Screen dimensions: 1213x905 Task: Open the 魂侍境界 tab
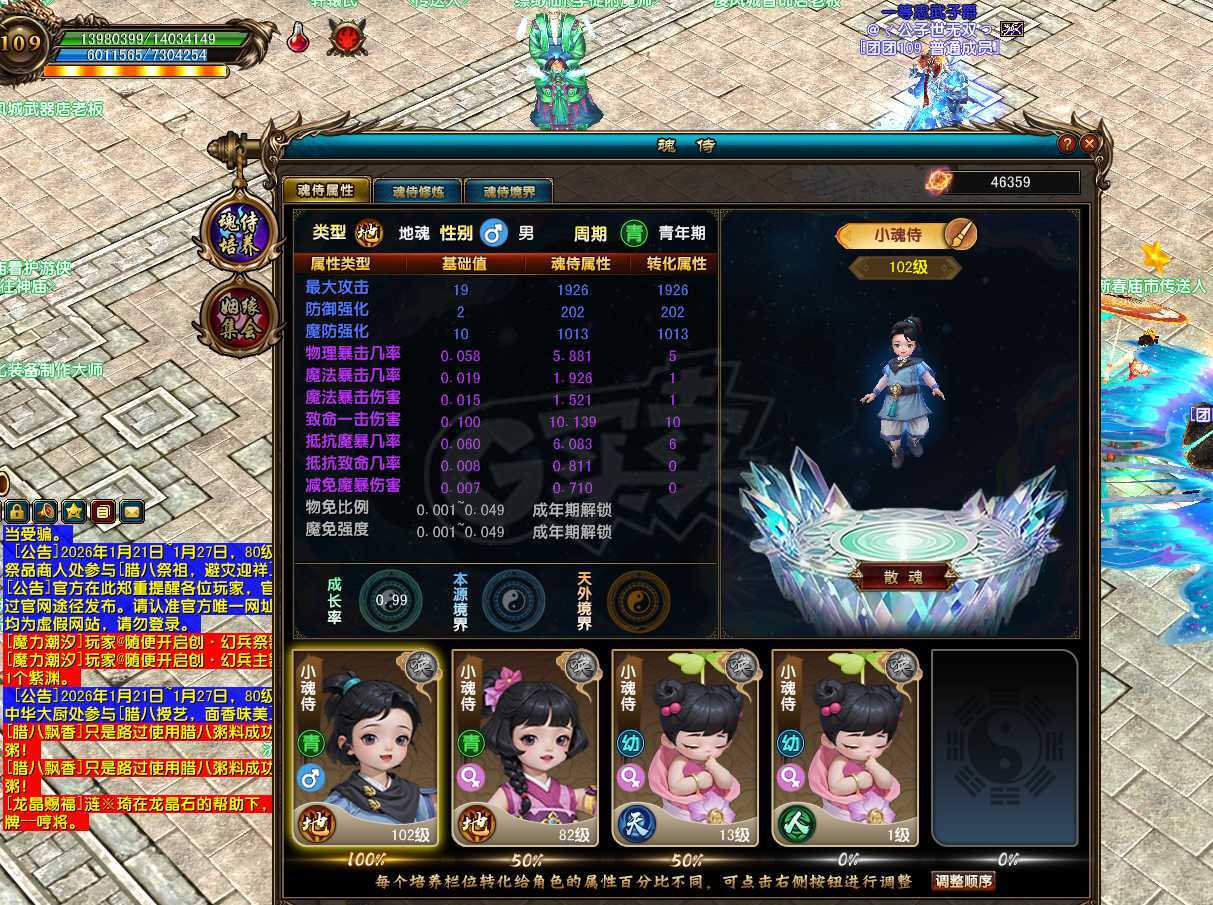509,191
